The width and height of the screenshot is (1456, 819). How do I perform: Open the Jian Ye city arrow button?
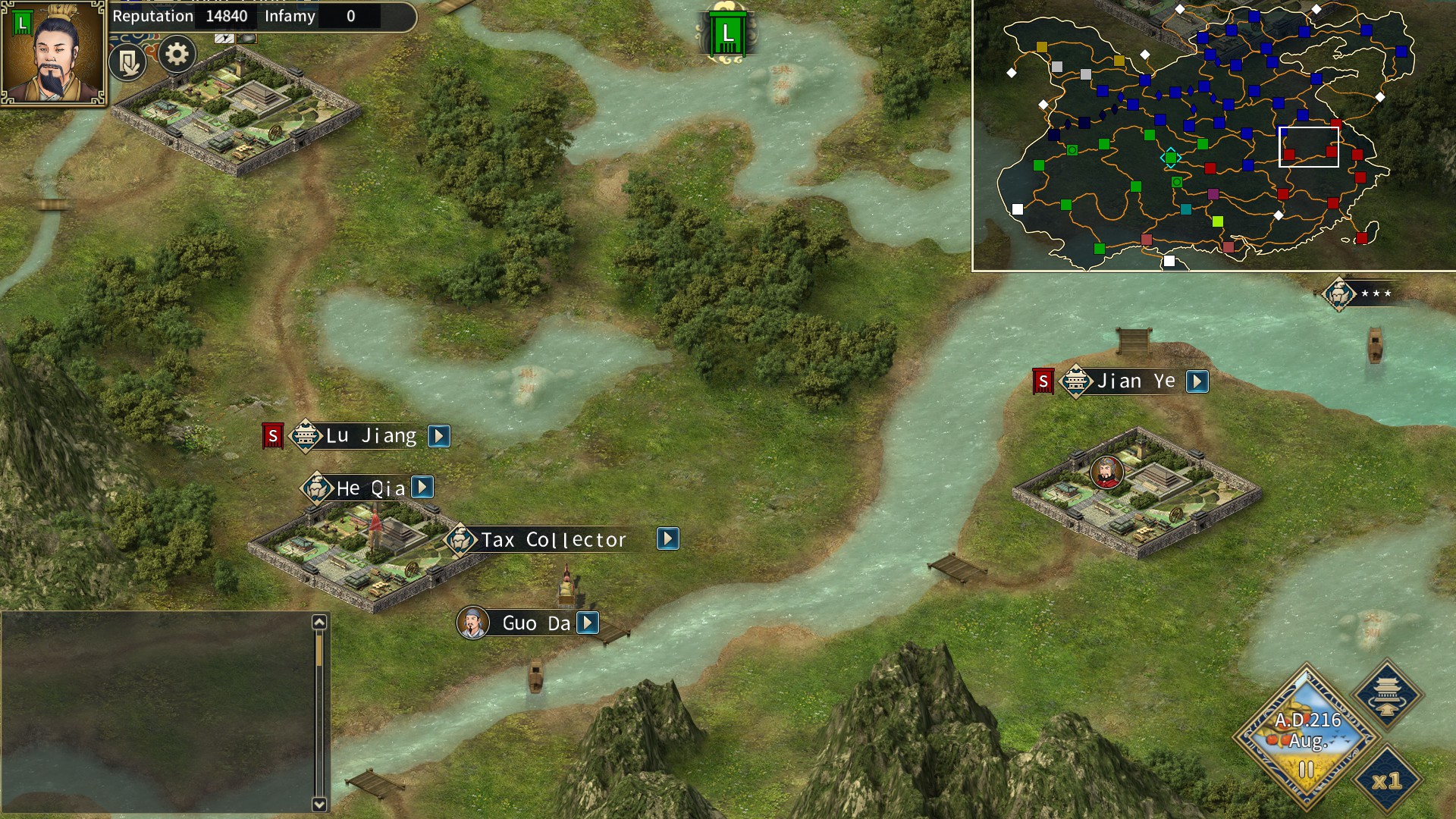pyautogui.click(x=1197, y=381)
